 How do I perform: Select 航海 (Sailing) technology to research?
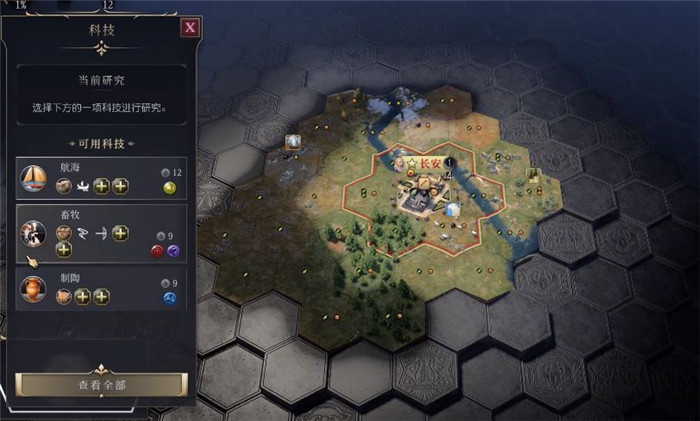(x=101, y=179)
